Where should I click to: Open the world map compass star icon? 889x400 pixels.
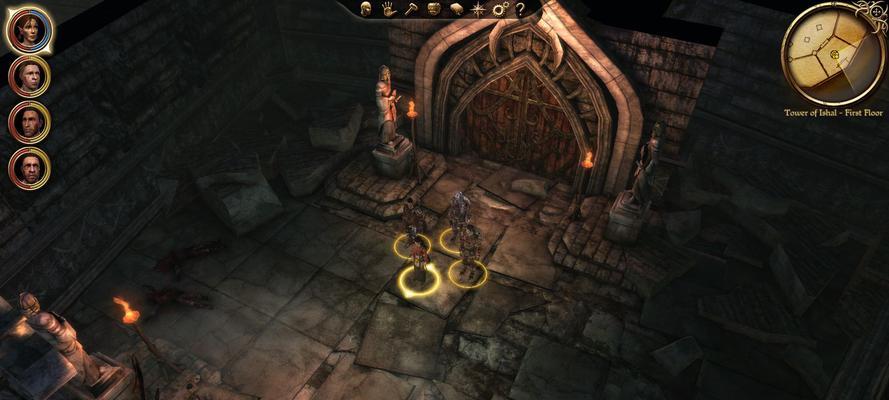coord(478,9)
